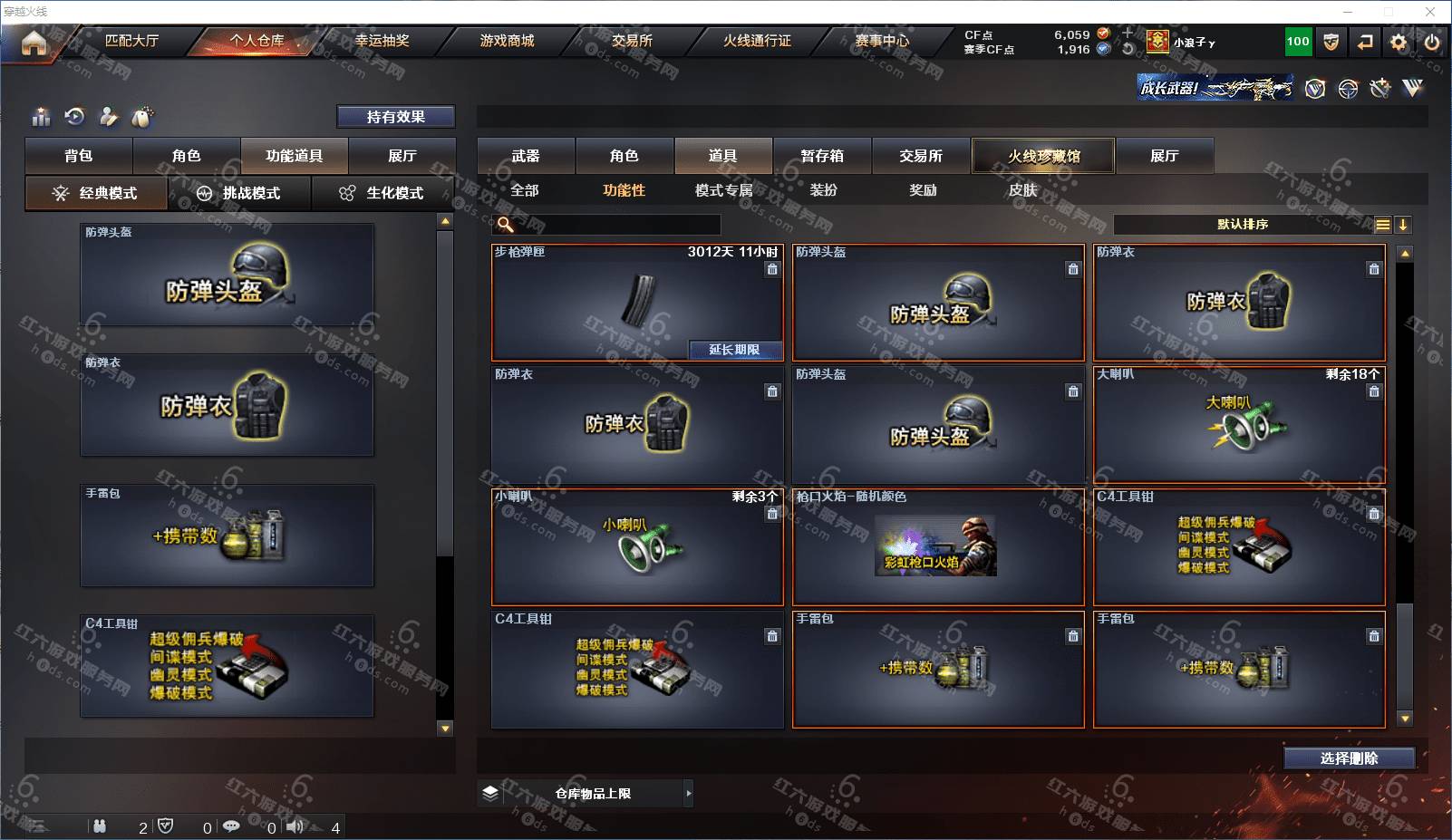Open the 默认排序 sort dropdown
Viewport: 1452px width, 840px height.
click(1243, 225)
